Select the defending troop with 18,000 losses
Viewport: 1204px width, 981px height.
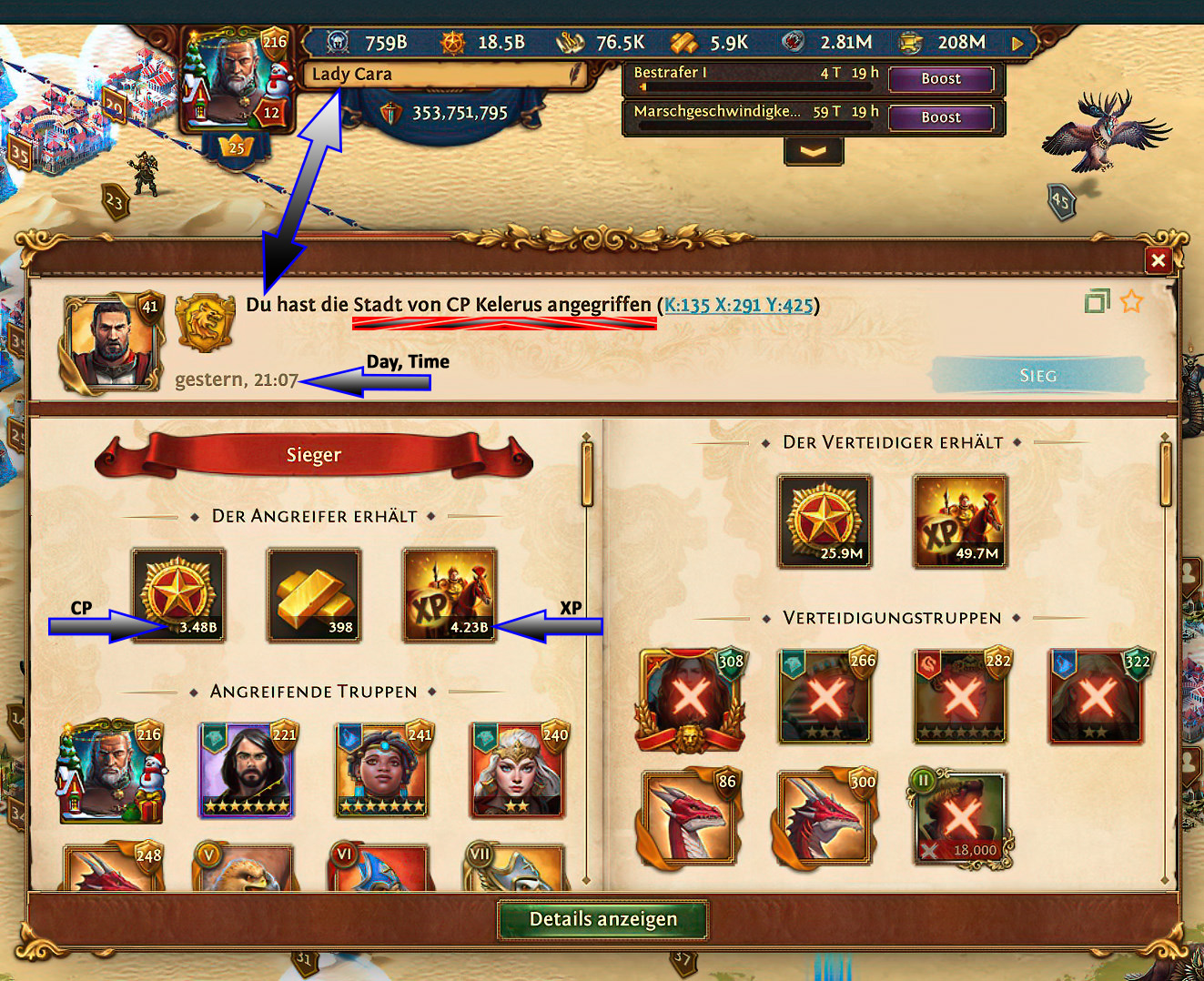pyautogui.click(x=960, y=818)
